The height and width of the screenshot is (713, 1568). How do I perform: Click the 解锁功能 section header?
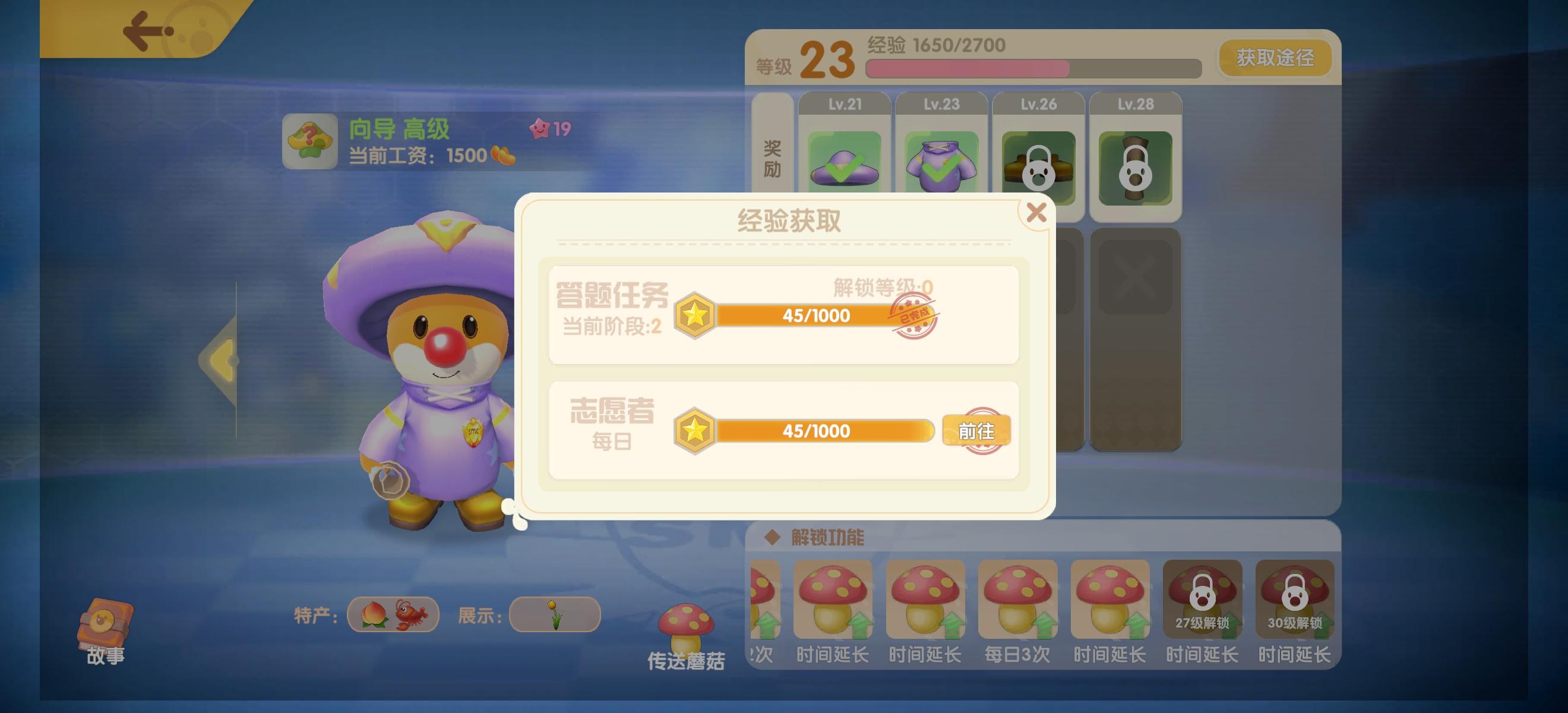click(828, 538)
